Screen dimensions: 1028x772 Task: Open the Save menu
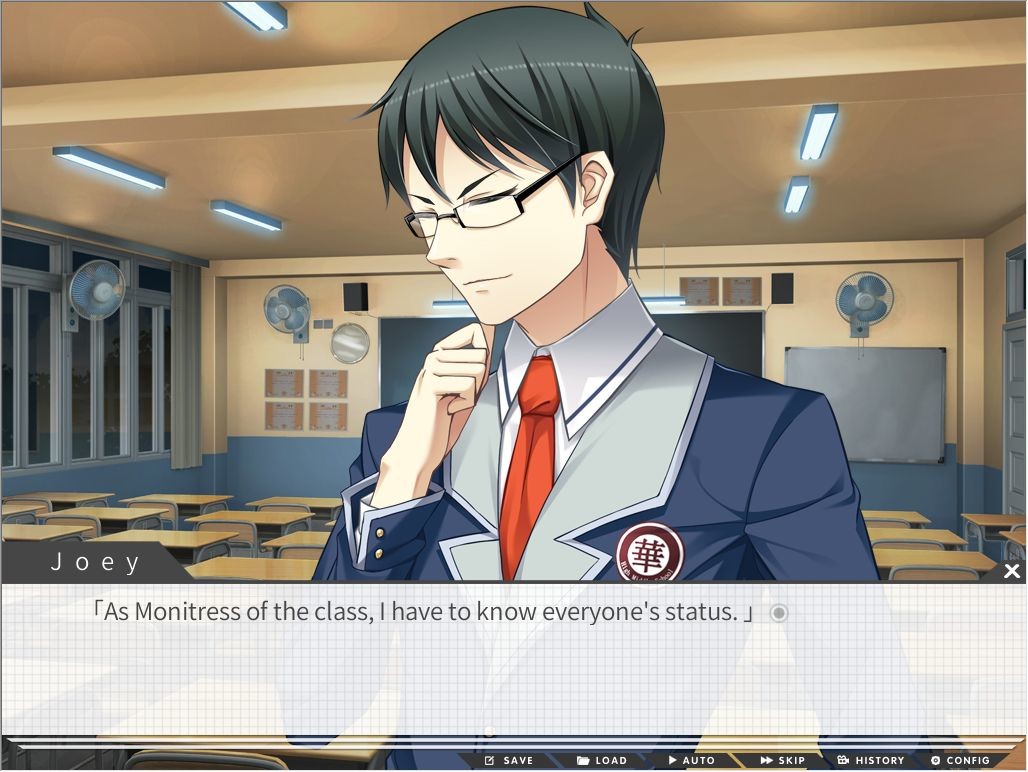509,760
